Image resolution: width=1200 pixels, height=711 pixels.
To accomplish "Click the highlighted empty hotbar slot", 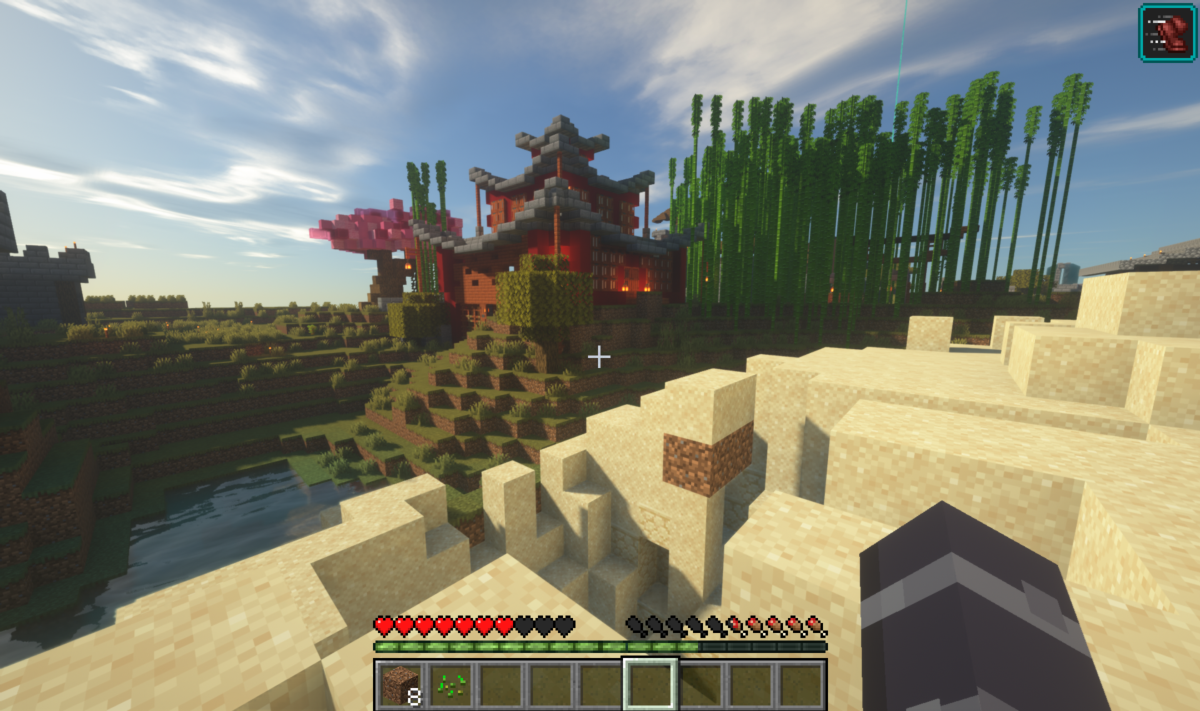I will (x=650, y=685).
